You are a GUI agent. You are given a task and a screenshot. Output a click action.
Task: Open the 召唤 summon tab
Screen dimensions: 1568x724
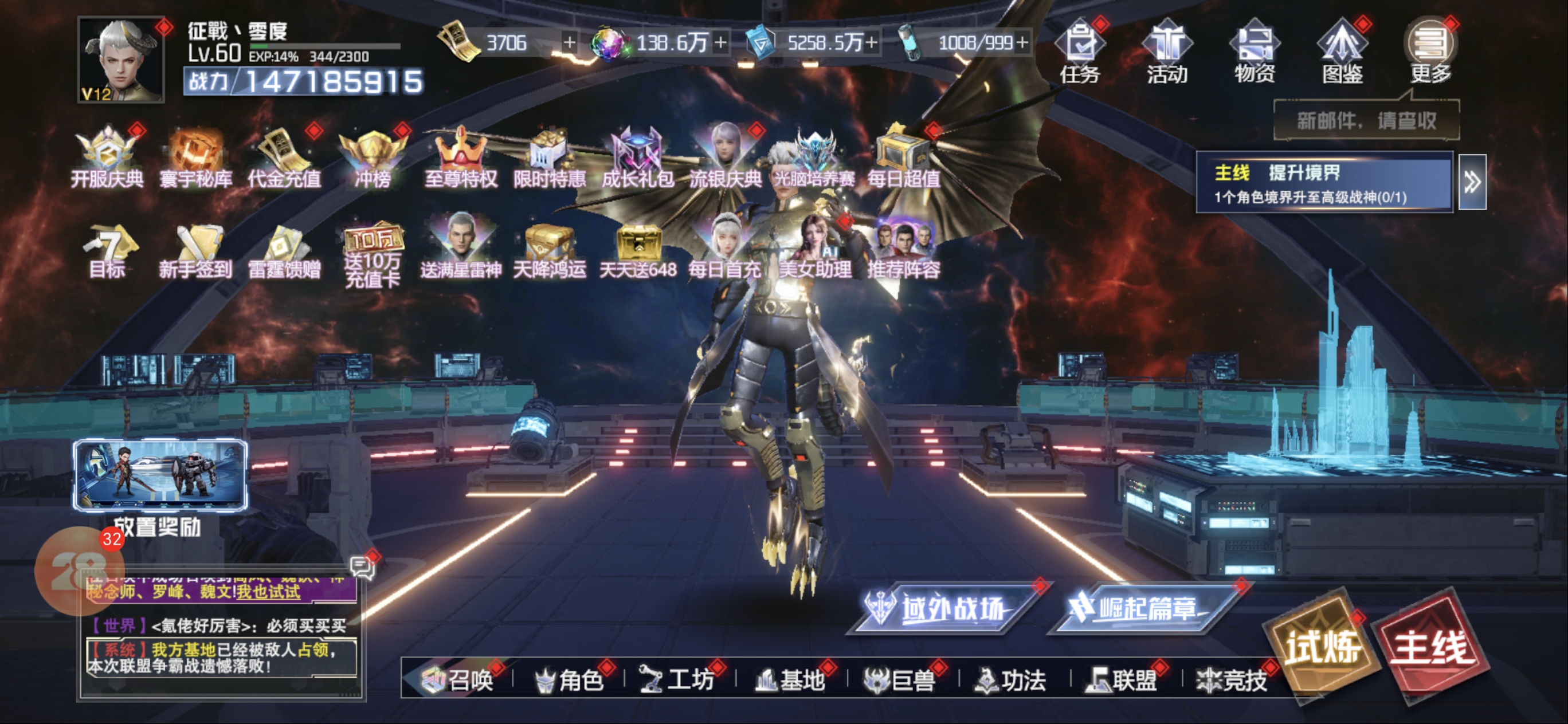(x=458, y=679)
